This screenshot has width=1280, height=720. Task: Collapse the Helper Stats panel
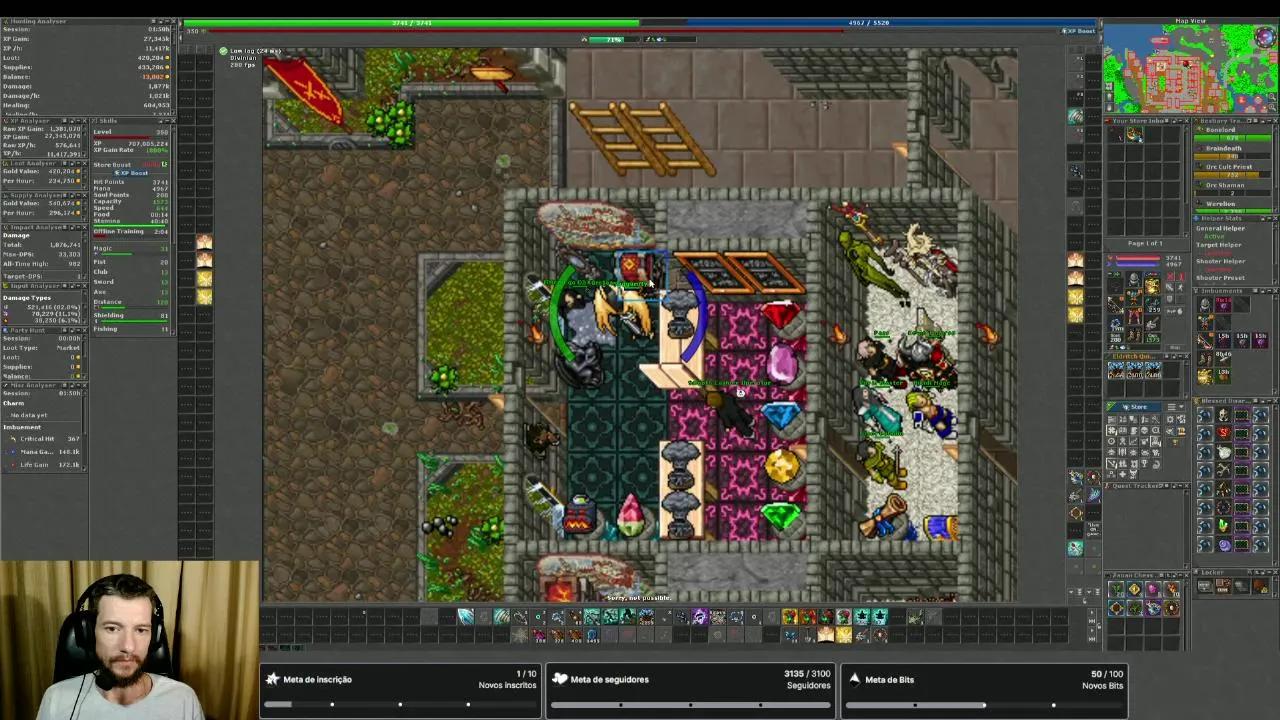[x=1268, y=218]
